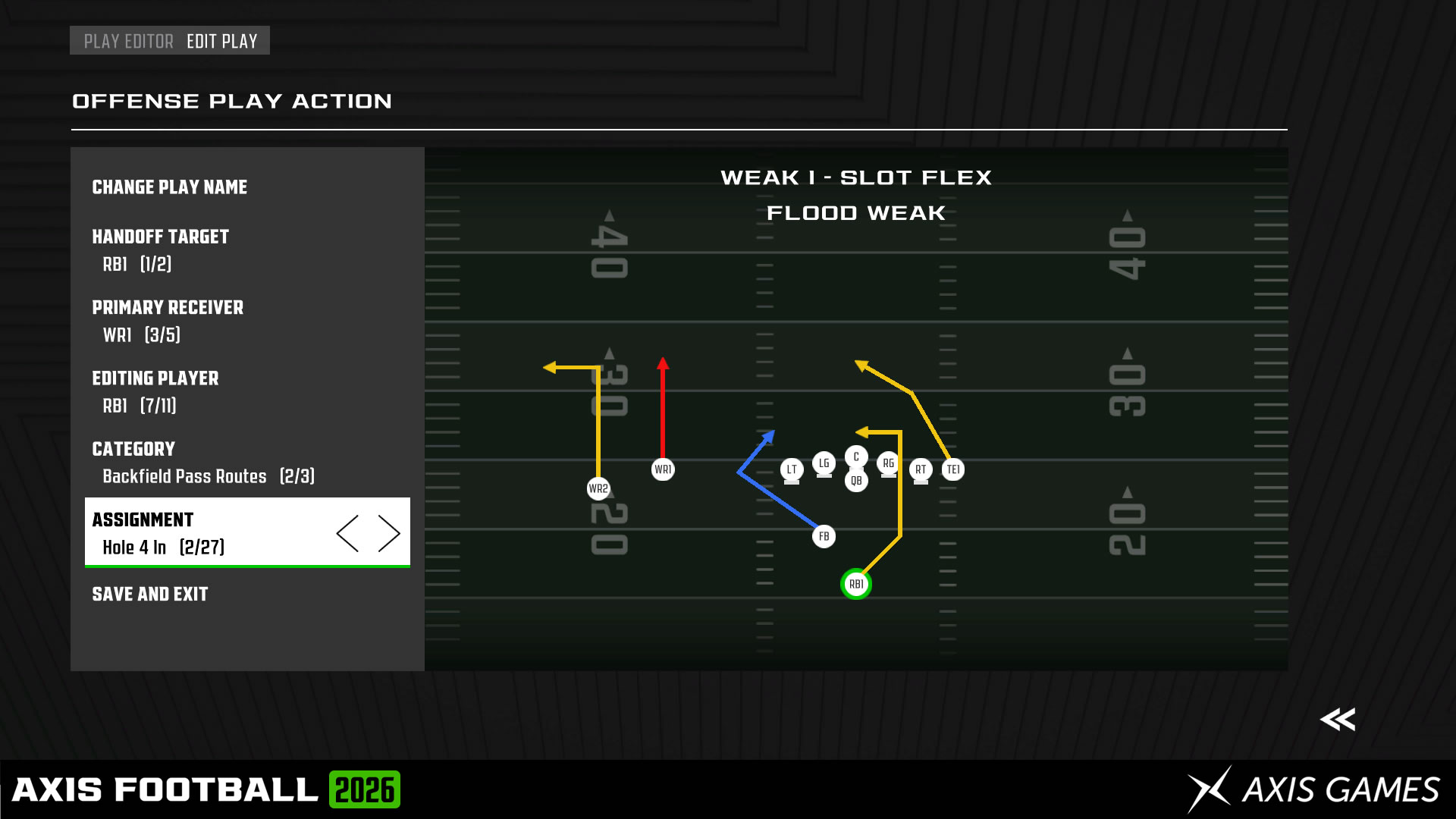Go back with the Assignment left arrow

(347, 532)
